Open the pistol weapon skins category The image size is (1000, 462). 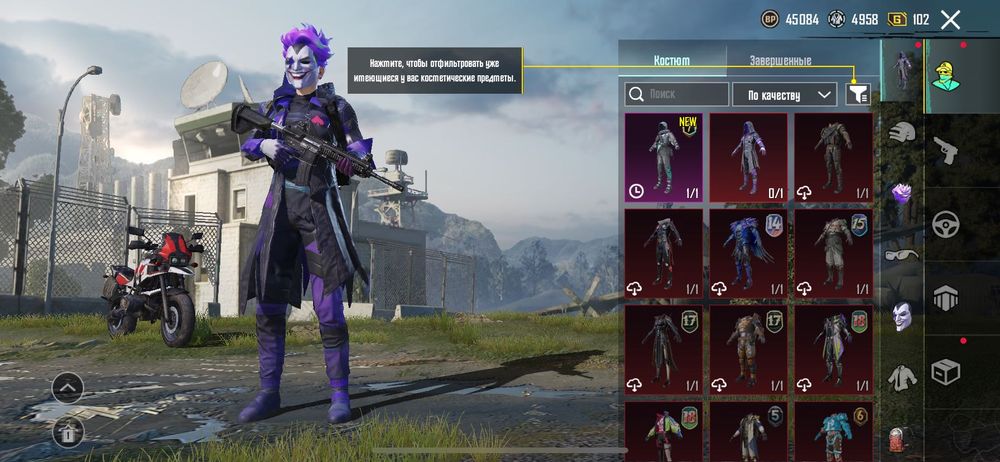[x=945, y=152]
